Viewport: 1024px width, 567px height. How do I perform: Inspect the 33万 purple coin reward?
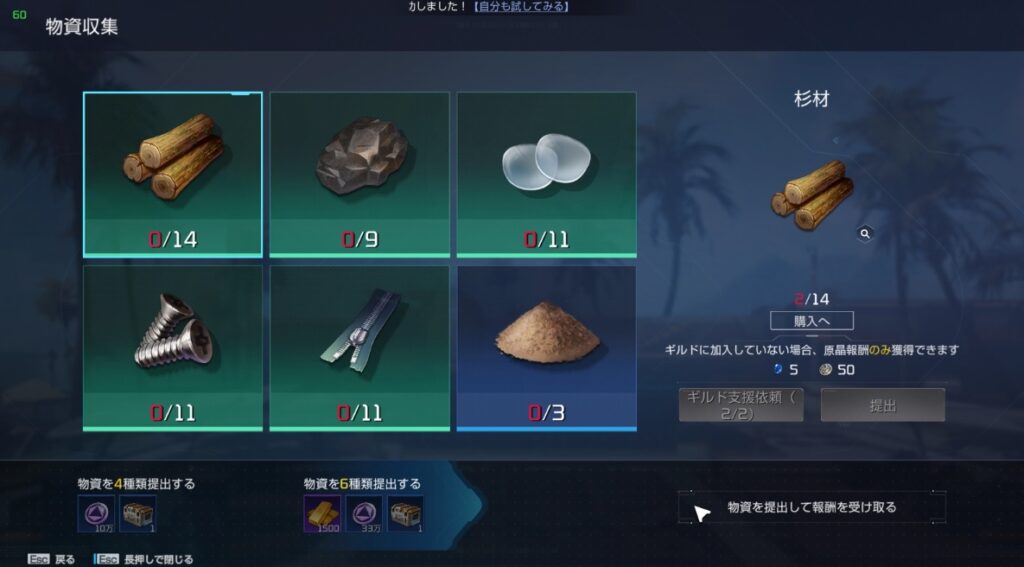click(364, 513)
